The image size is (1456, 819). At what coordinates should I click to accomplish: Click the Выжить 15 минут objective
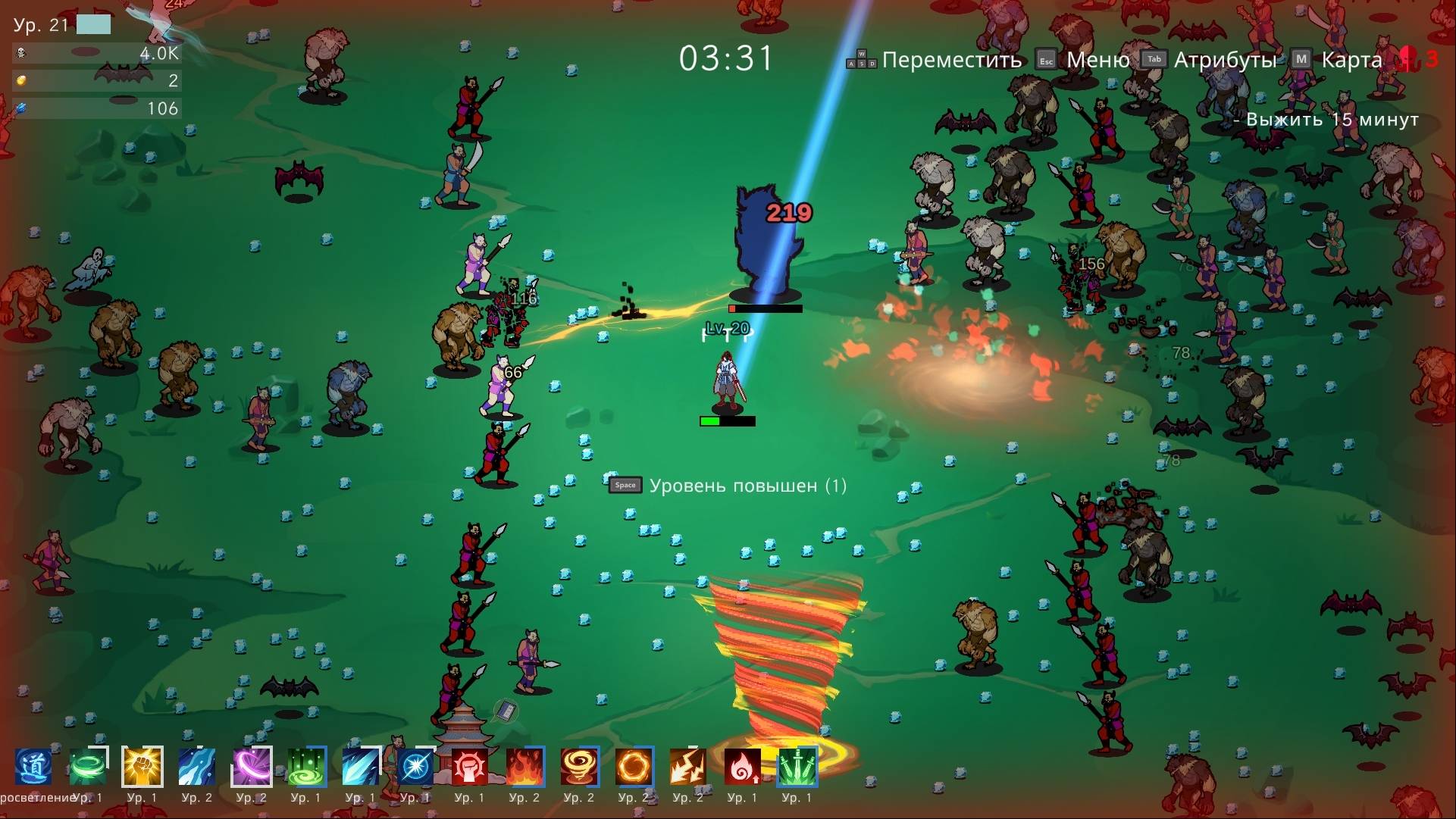point(1332,120)
